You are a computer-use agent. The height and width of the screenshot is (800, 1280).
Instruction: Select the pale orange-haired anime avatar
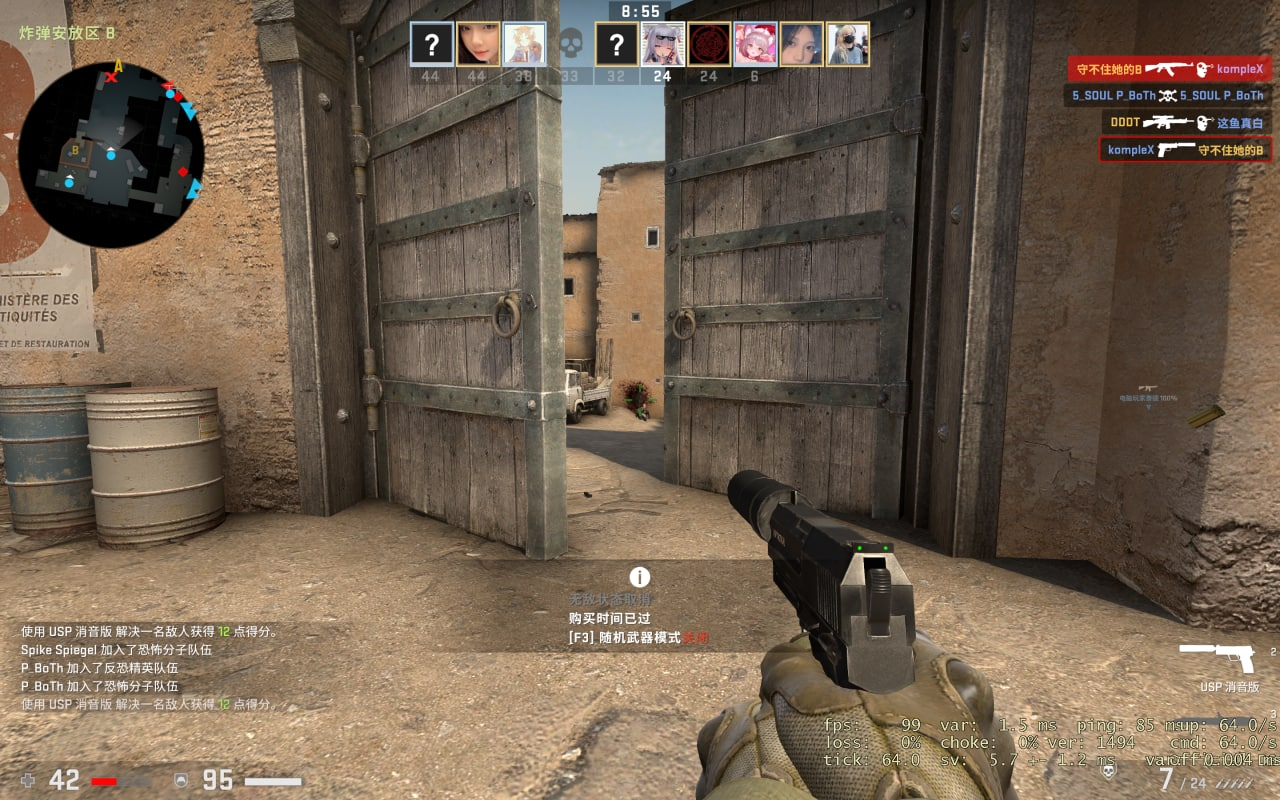(524, 44)
